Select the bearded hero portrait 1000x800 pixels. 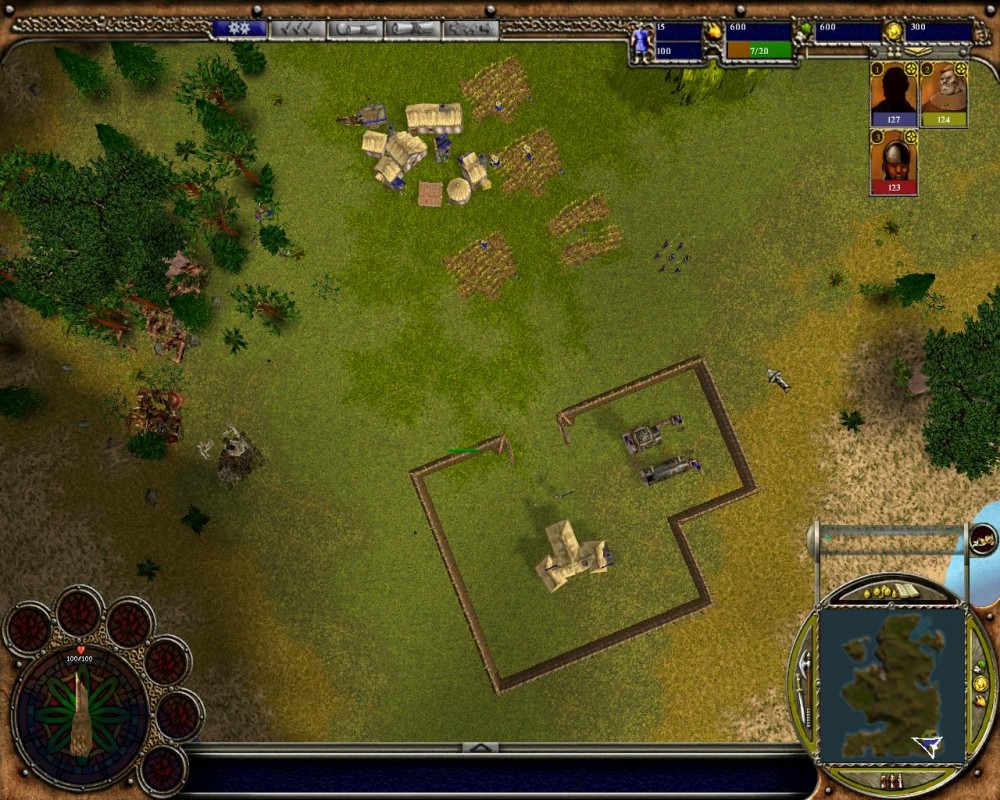(x=943, y=94)
